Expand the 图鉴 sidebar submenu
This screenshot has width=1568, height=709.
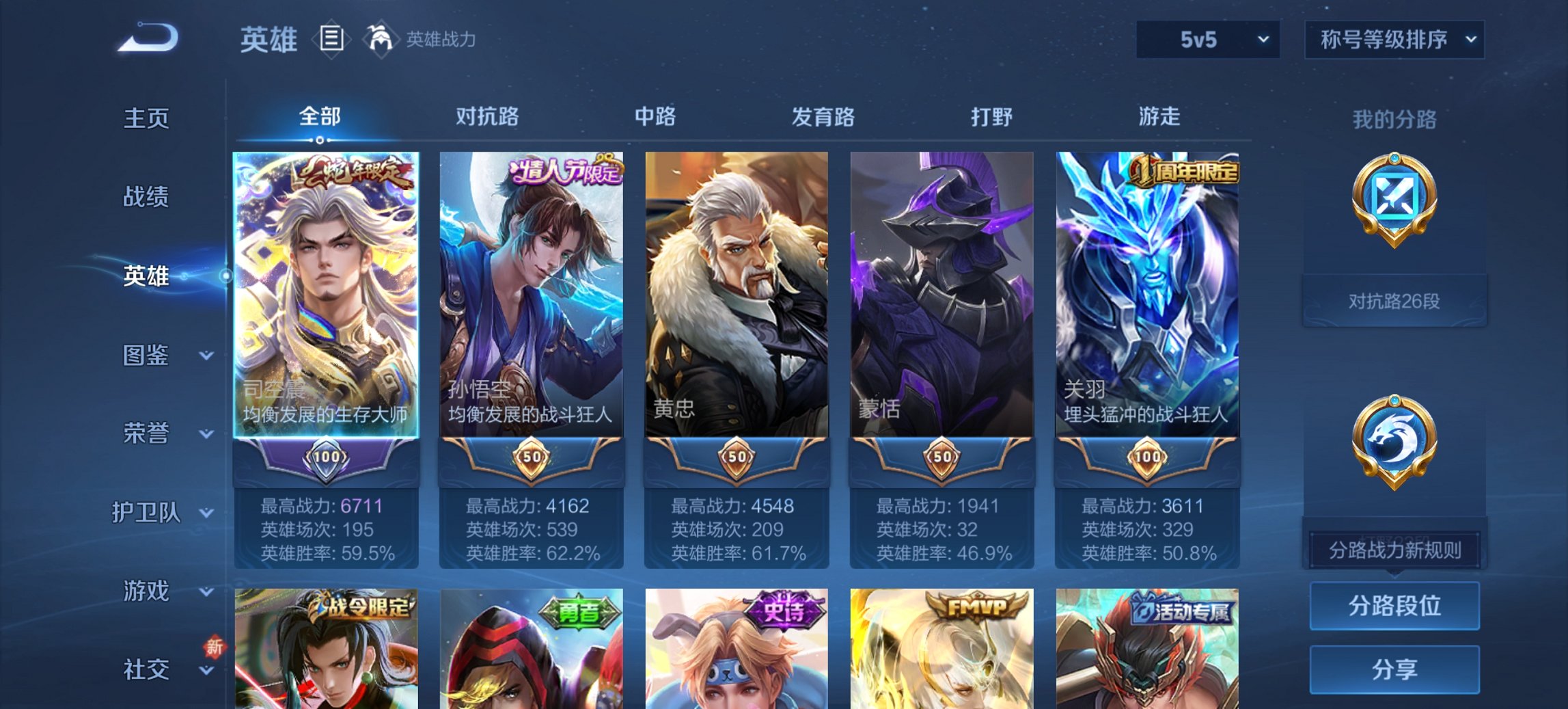(x=146, y=355)
